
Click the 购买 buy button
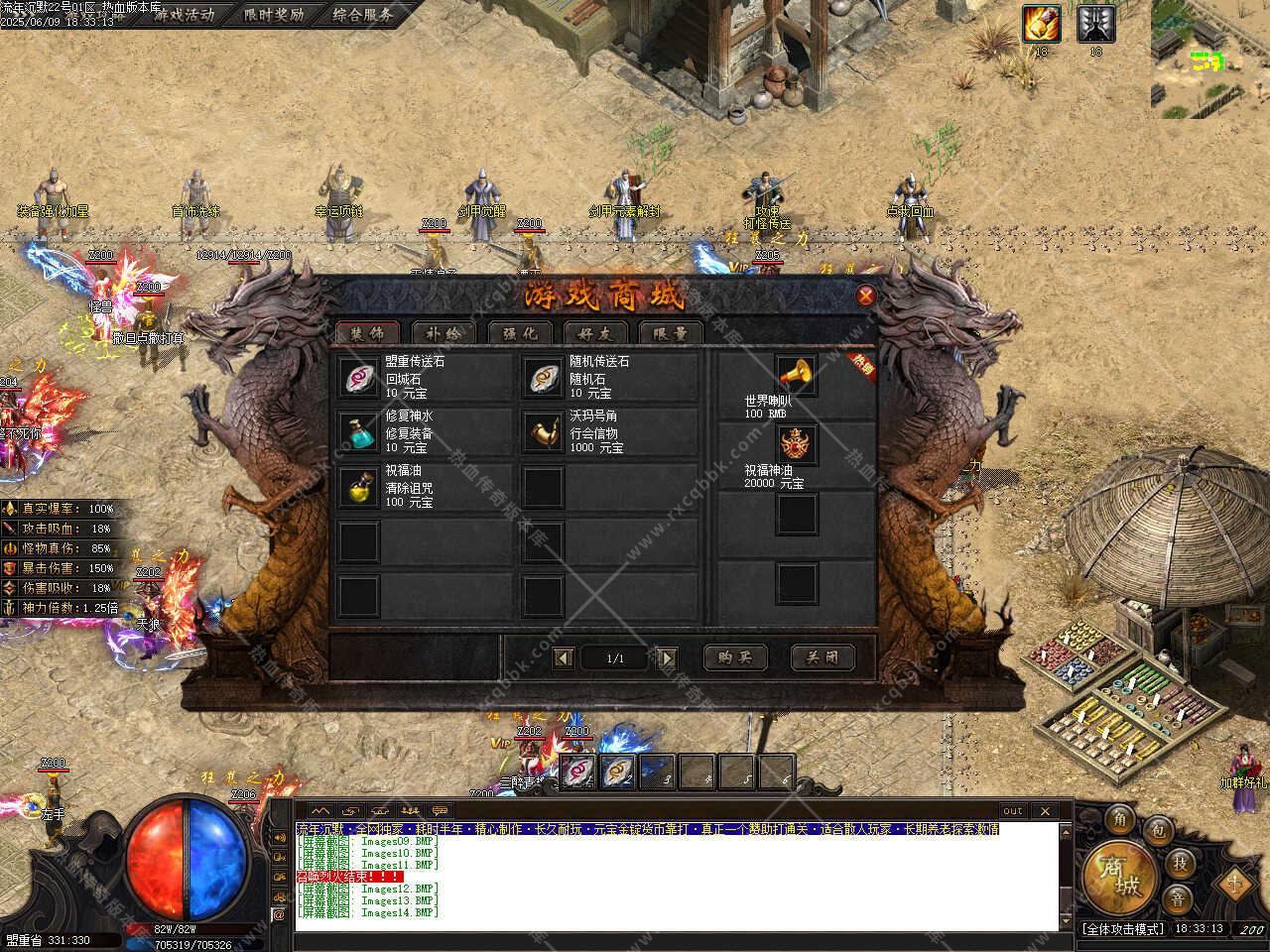tap(735, 656)
